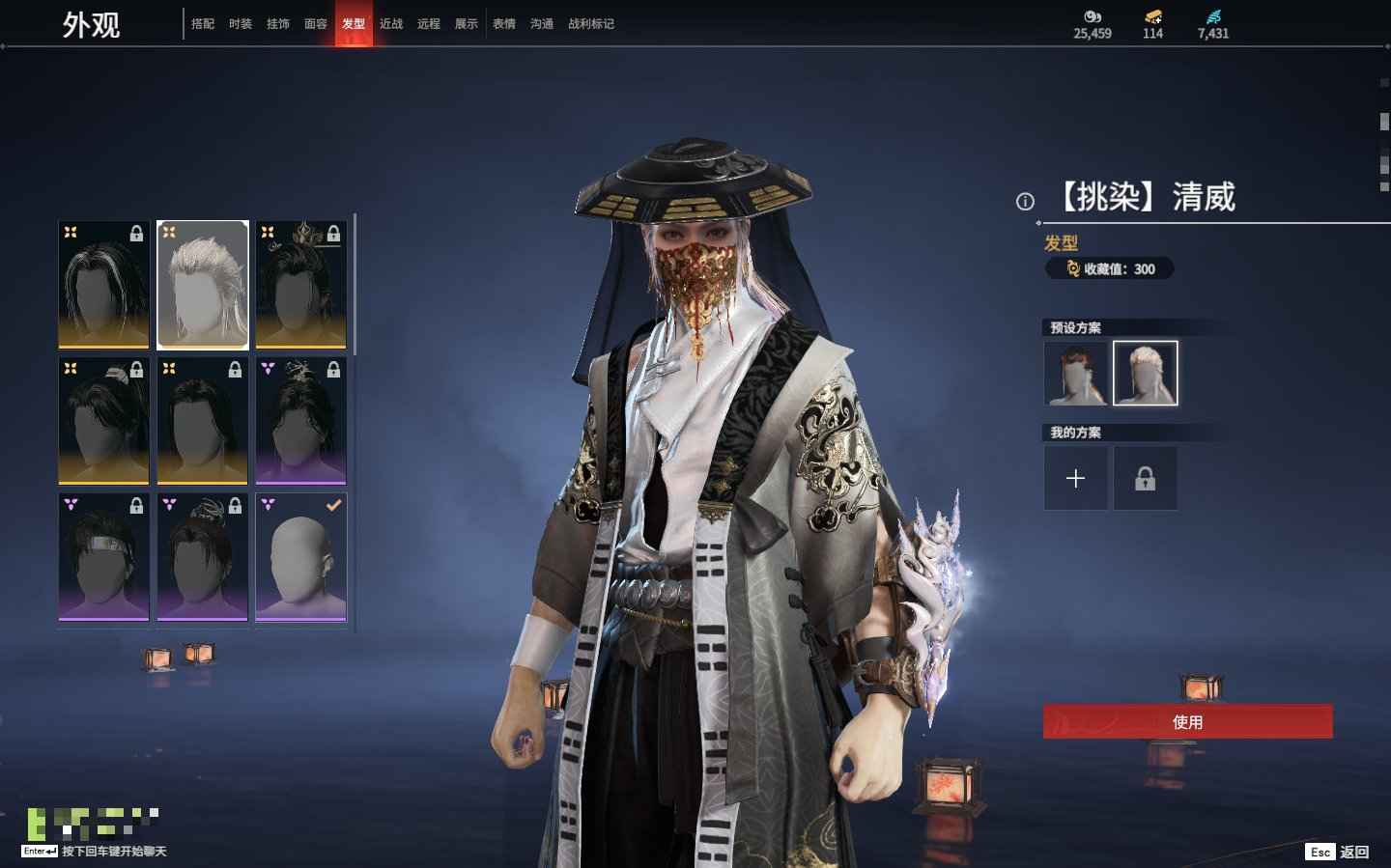This screenshot has height=868, width=1391.
Task: Choose the brown-haired preset under 预设方案
Action: point(1076,373)
